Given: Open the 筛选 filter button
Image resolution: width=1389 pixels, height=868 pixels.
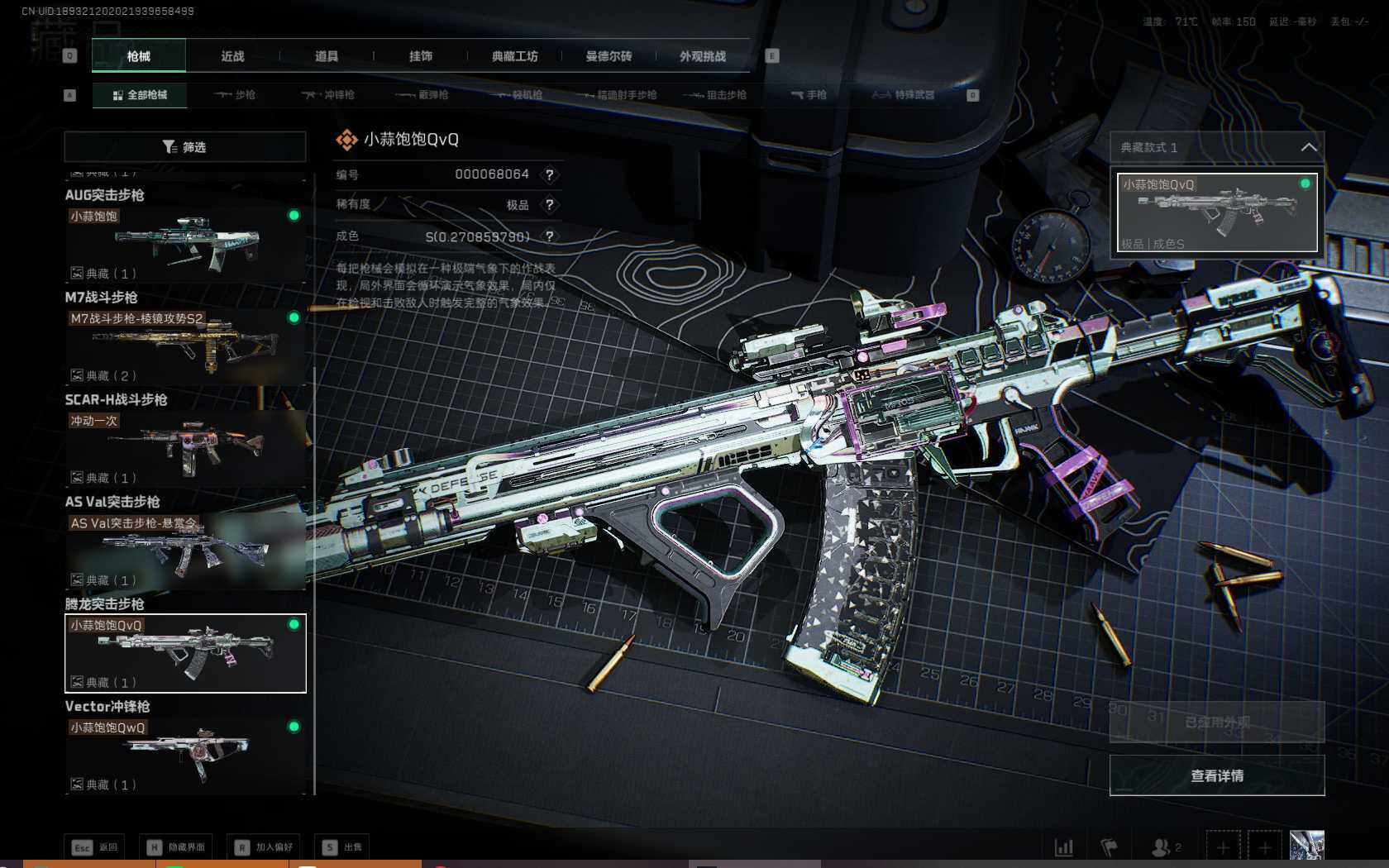Looking at the screenshot, I should point(185,147).
